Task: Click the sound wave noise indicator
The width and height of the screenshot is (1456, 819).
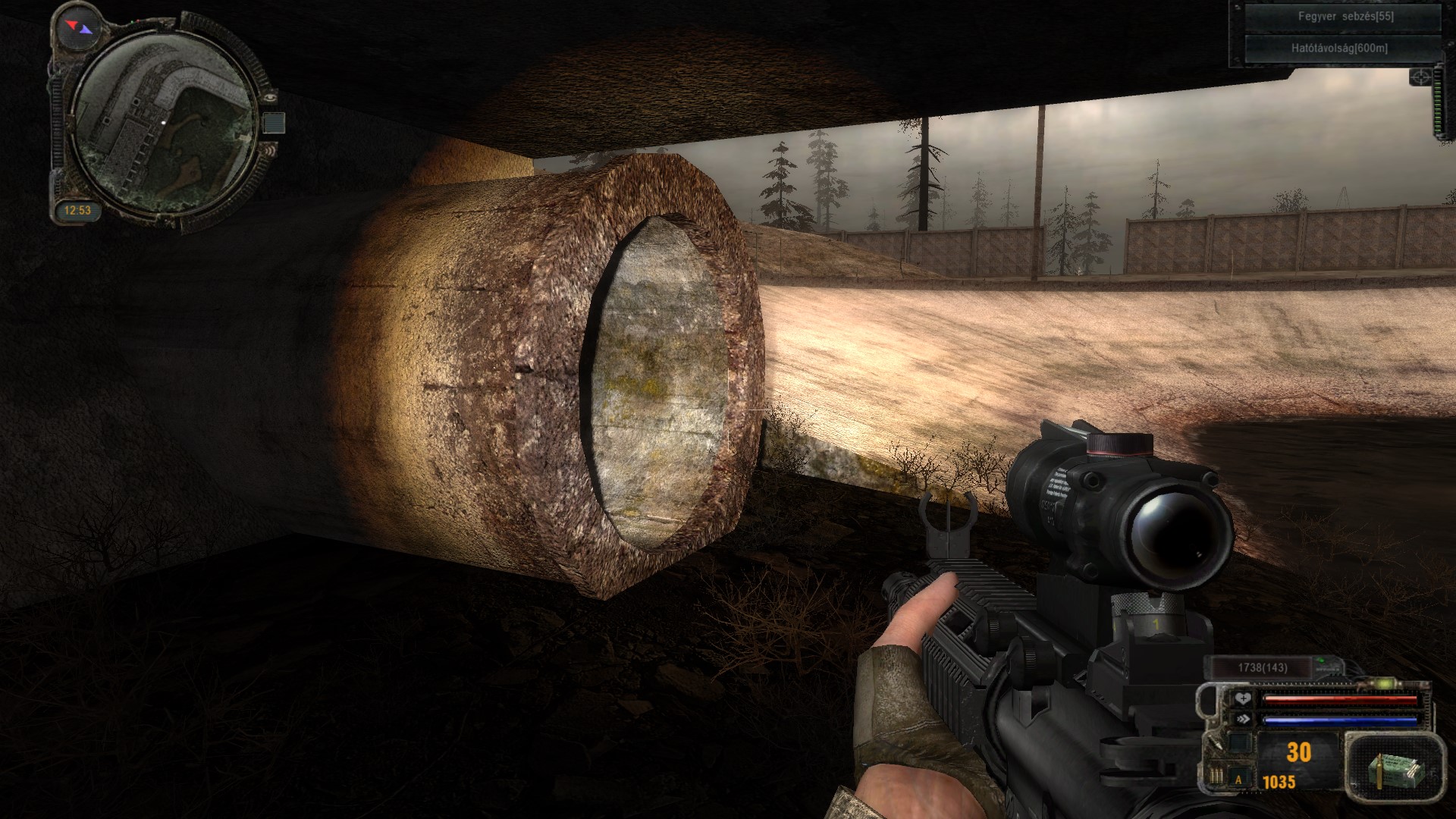Action: pos(269,151)
